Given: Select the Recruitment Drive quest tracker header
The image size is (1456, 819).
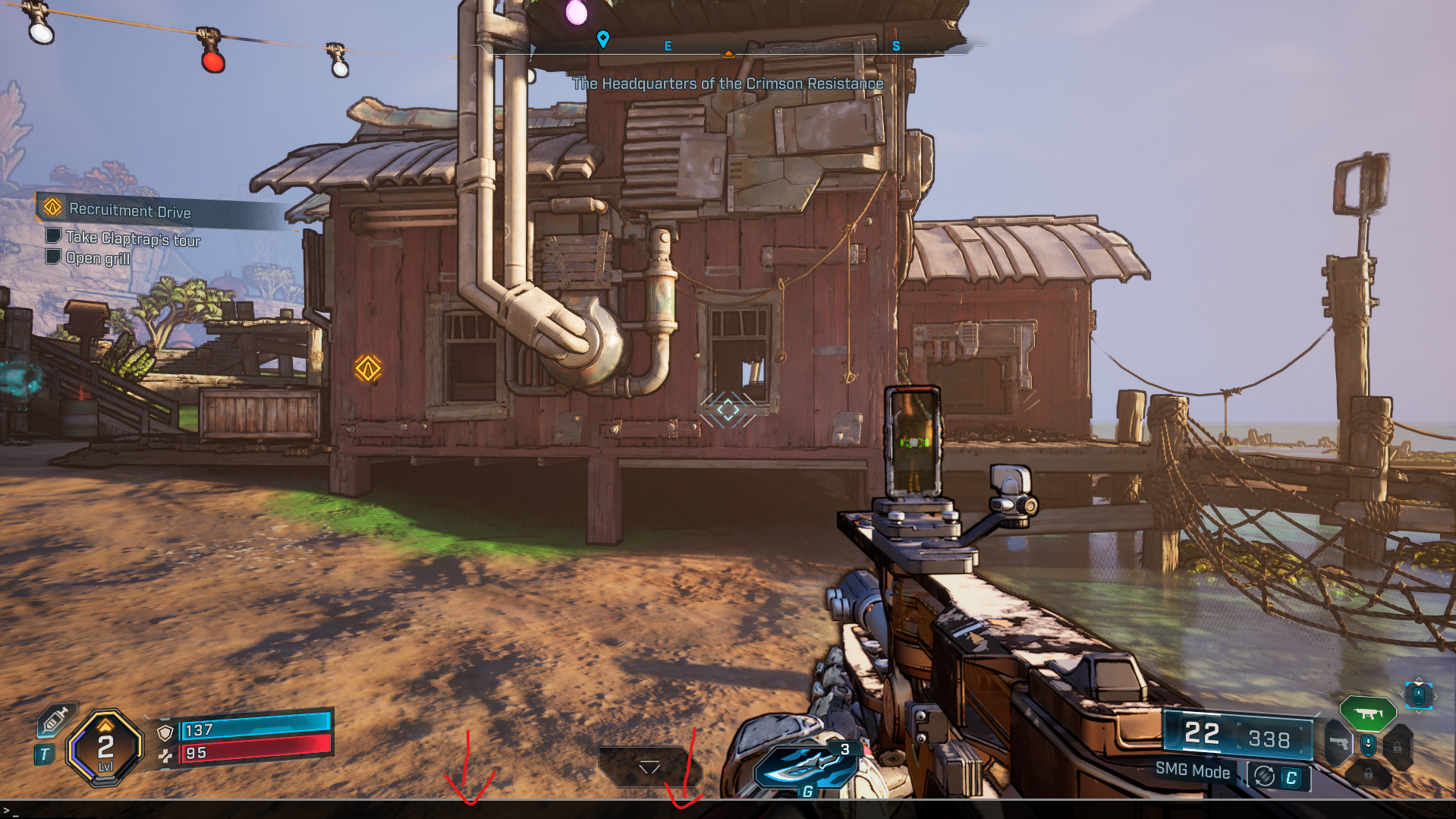Looking at the screenshot, I should pyautogui.click(x=129, y=209).
